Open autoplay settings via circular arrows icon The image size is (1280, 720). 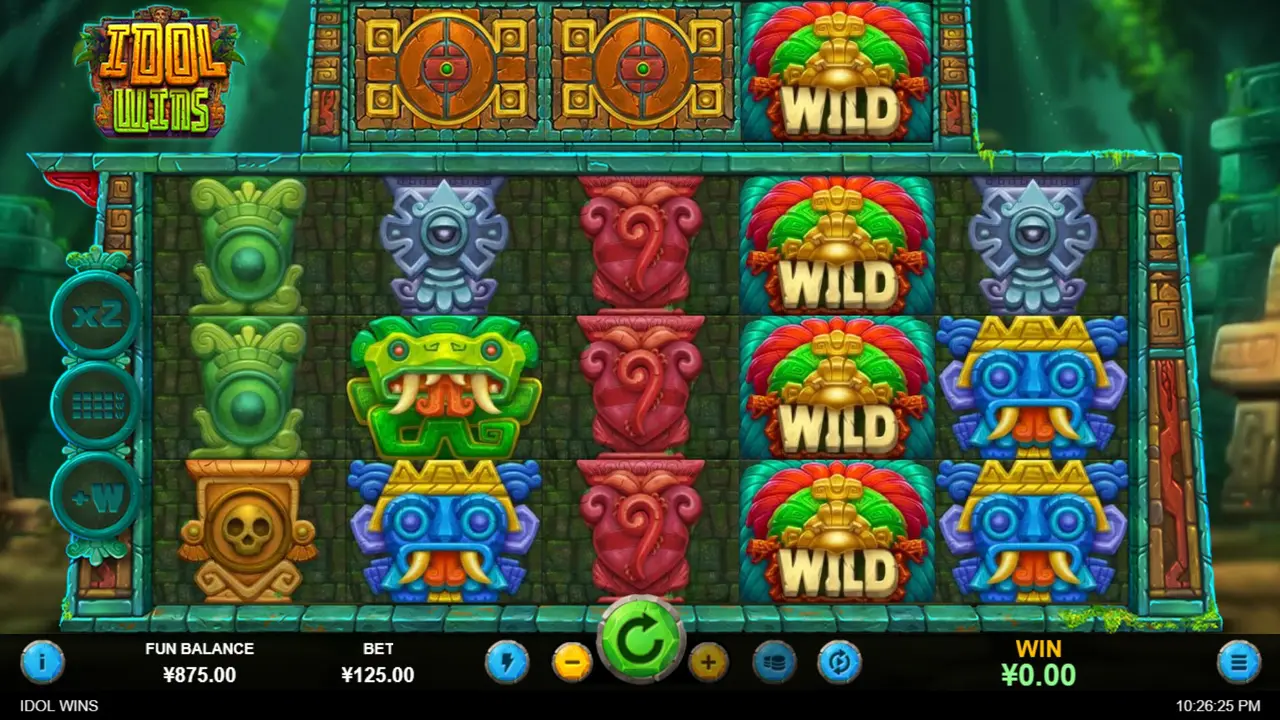(840, 661)
